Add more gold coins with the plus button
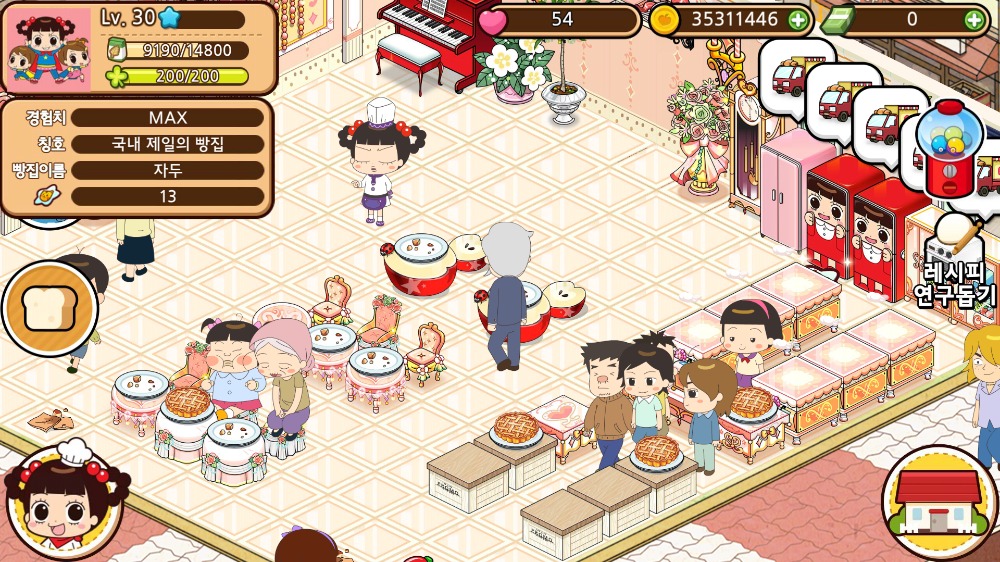Viewport: 1000px width, 562px height. [x=797, y=19]
